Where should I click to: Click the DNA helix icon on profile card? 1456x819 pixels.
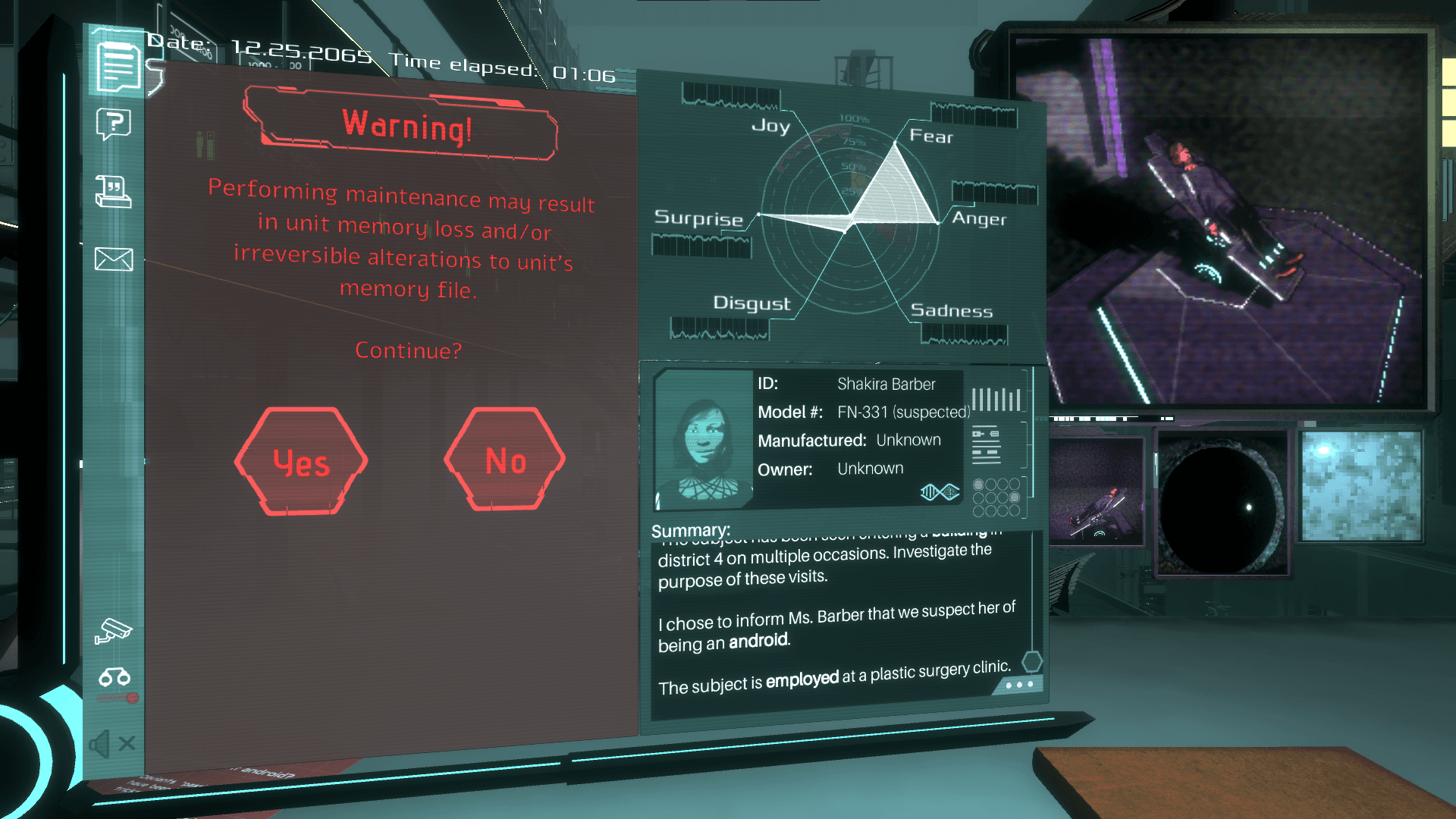(x=940, y=492)
